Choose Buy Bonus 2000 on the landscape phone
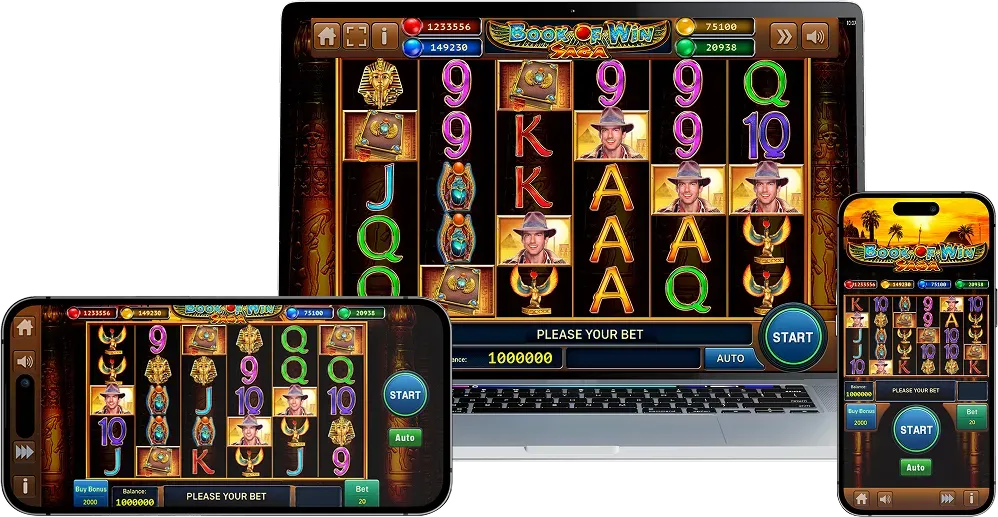 pos(89,494)
